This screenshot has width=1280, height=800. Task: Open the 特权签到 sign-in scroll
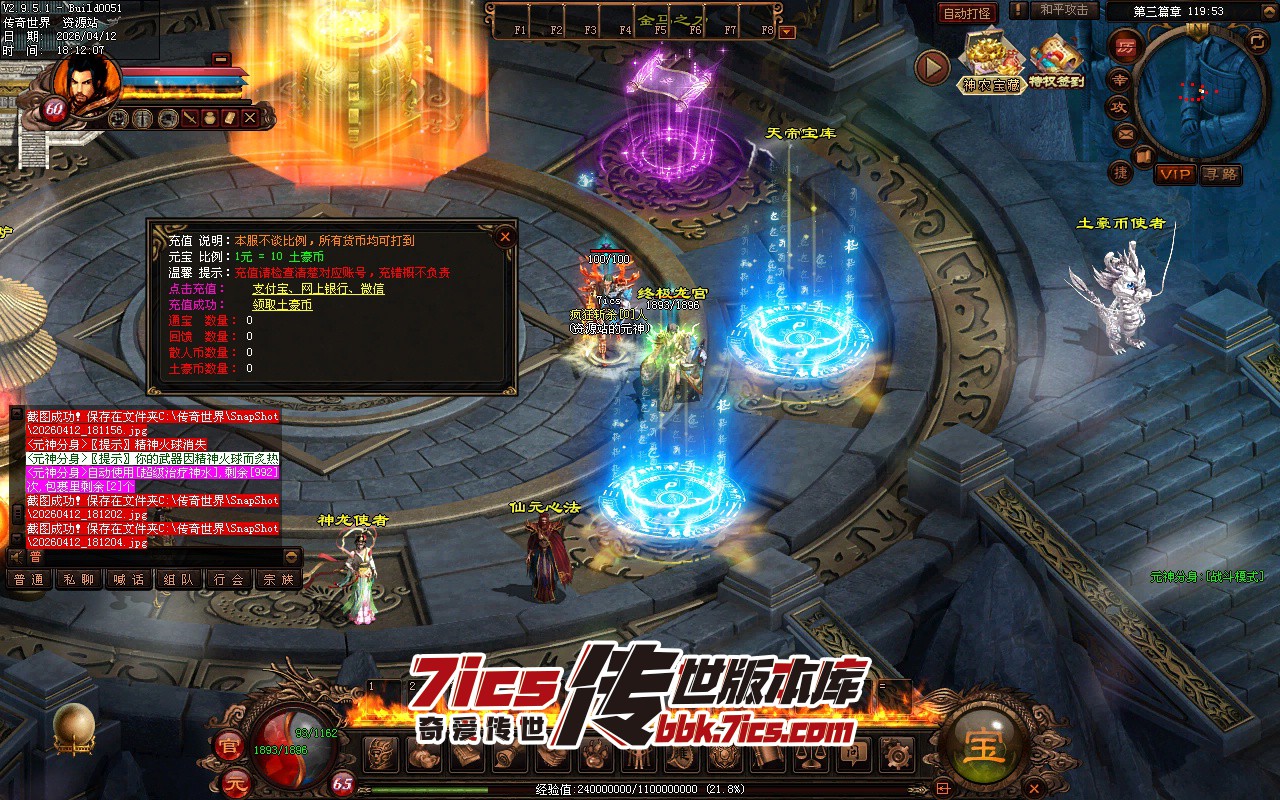[x=1056, y=62]
